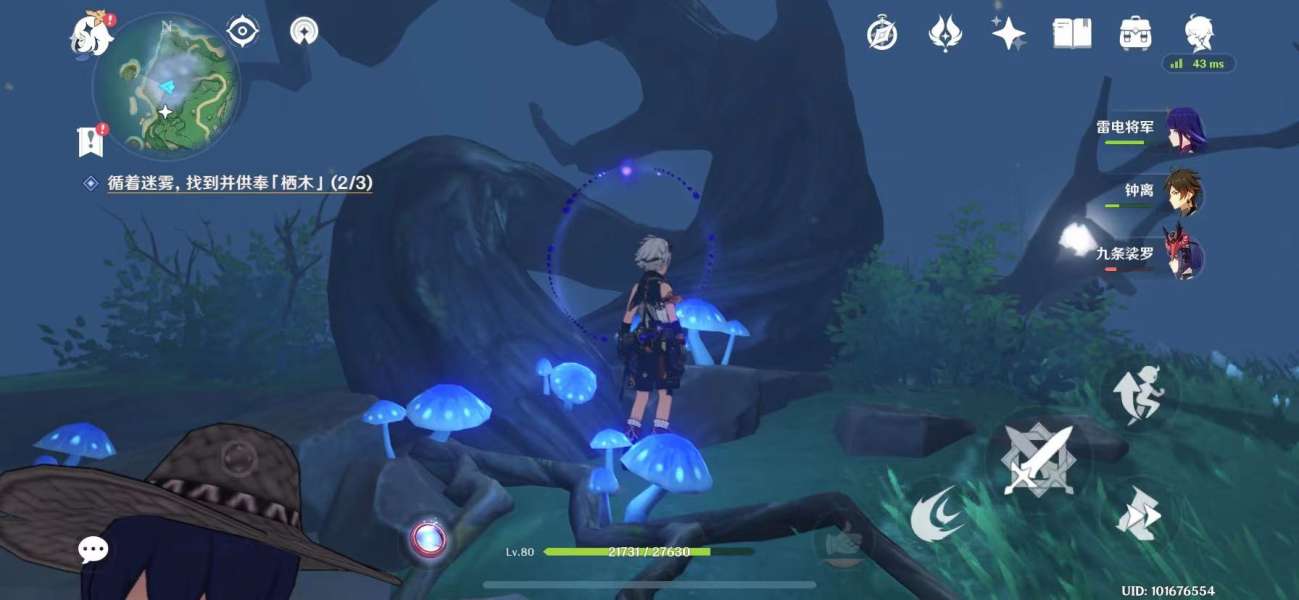The height and width of the screenshot is (600, 1299).
Task: Switch to party member 钟离
Action: [x=1186, y=191]
